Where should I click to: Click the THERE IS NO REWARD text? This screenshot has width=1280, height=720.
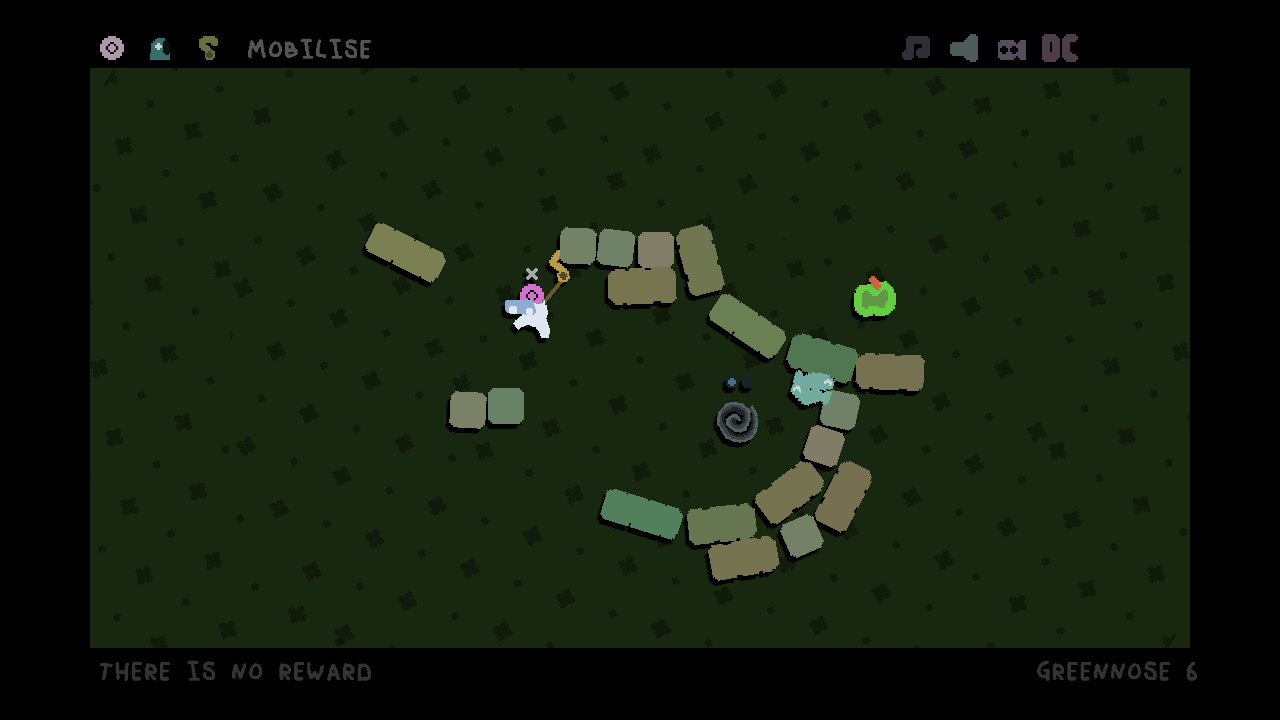click(x=235, y=672)
